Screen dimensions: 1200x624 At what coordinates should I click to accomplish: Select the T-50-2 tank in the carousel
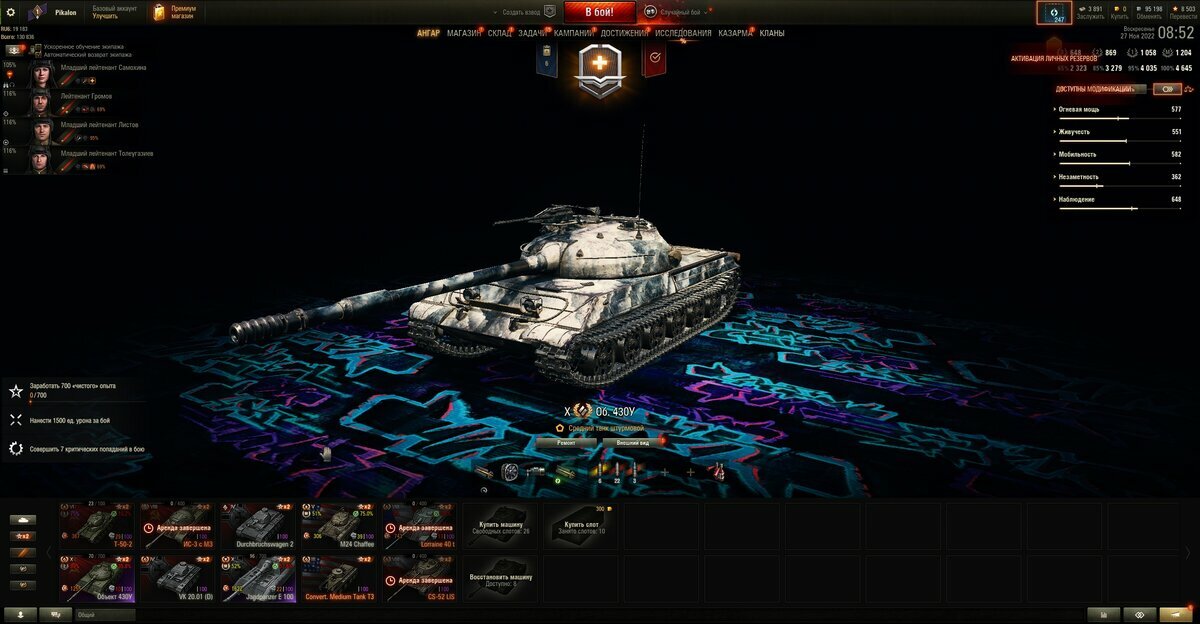pos(97,526)
